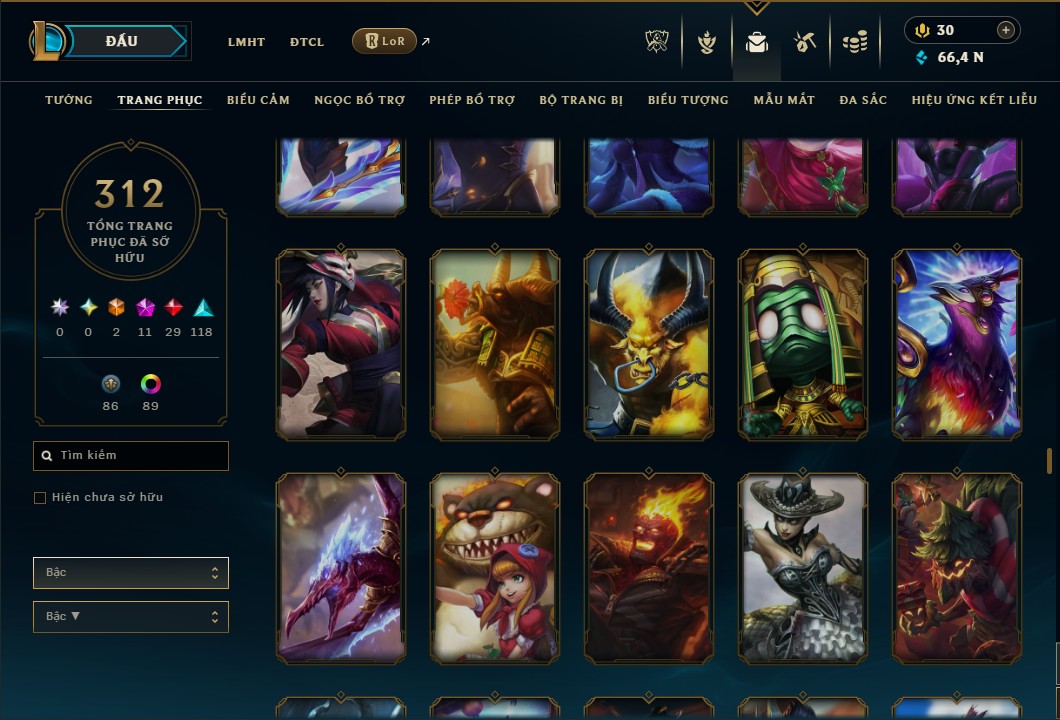Click the Tìm kiếm search field
This screenshot has width=1060, height=720.
point(131,456)
